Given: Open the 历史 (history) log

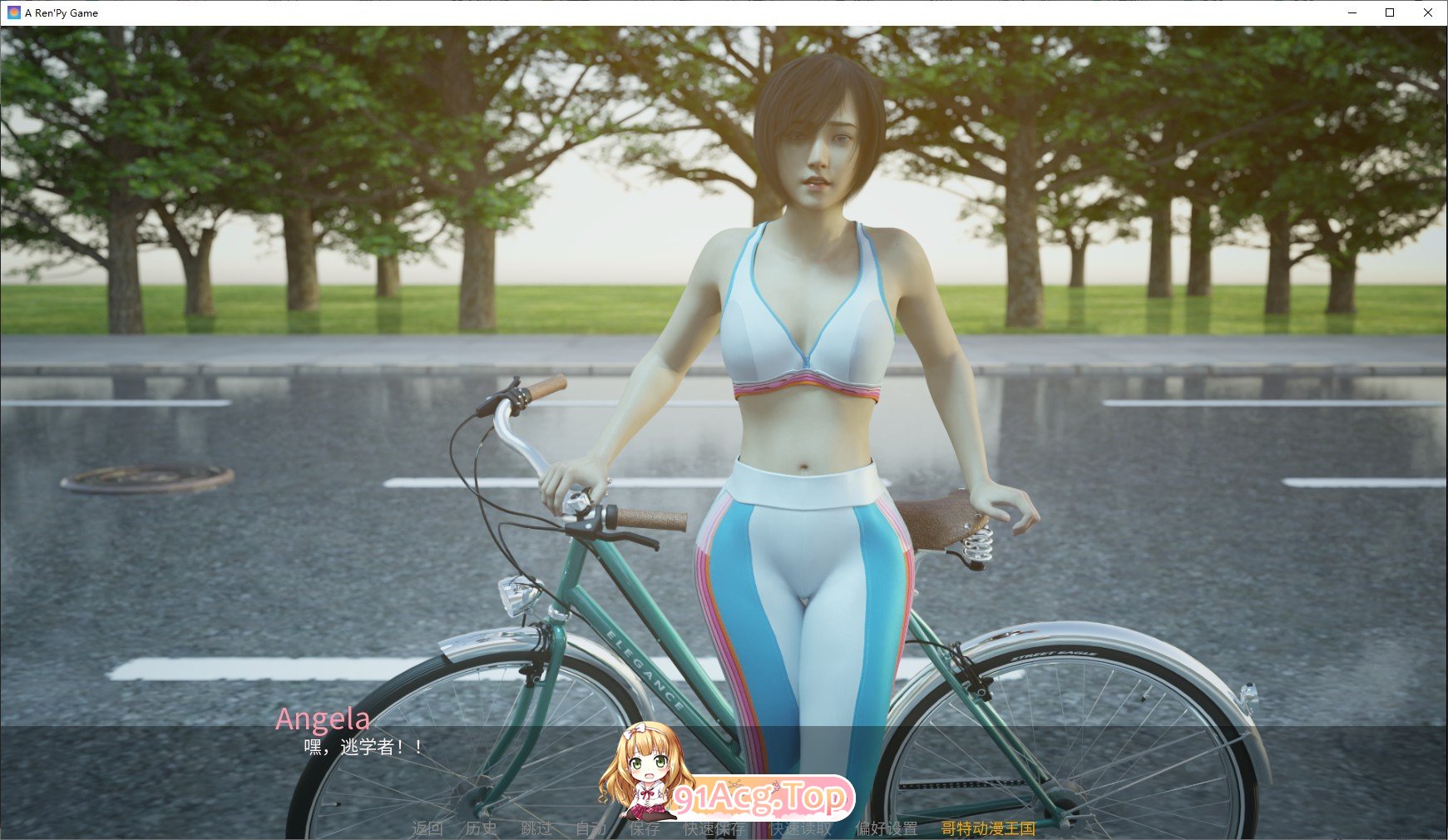Looking at the screenshot, I should point(482,828).
